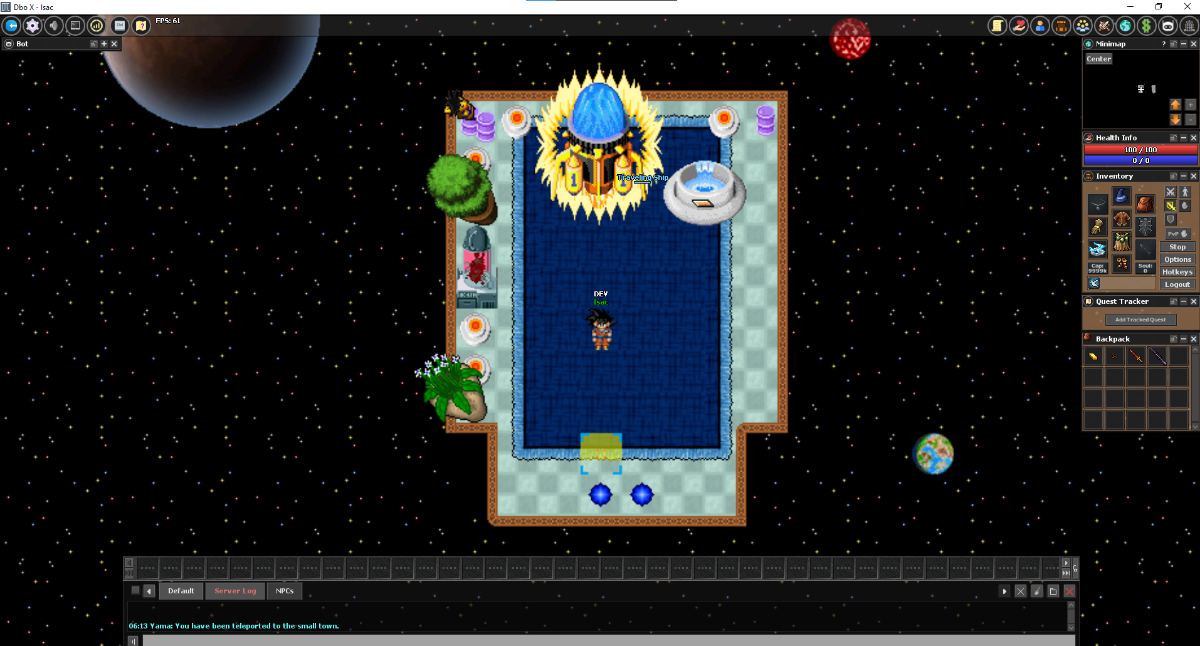Select the red sword in Backpack
1200x646 pixels.
point(1136,356)
